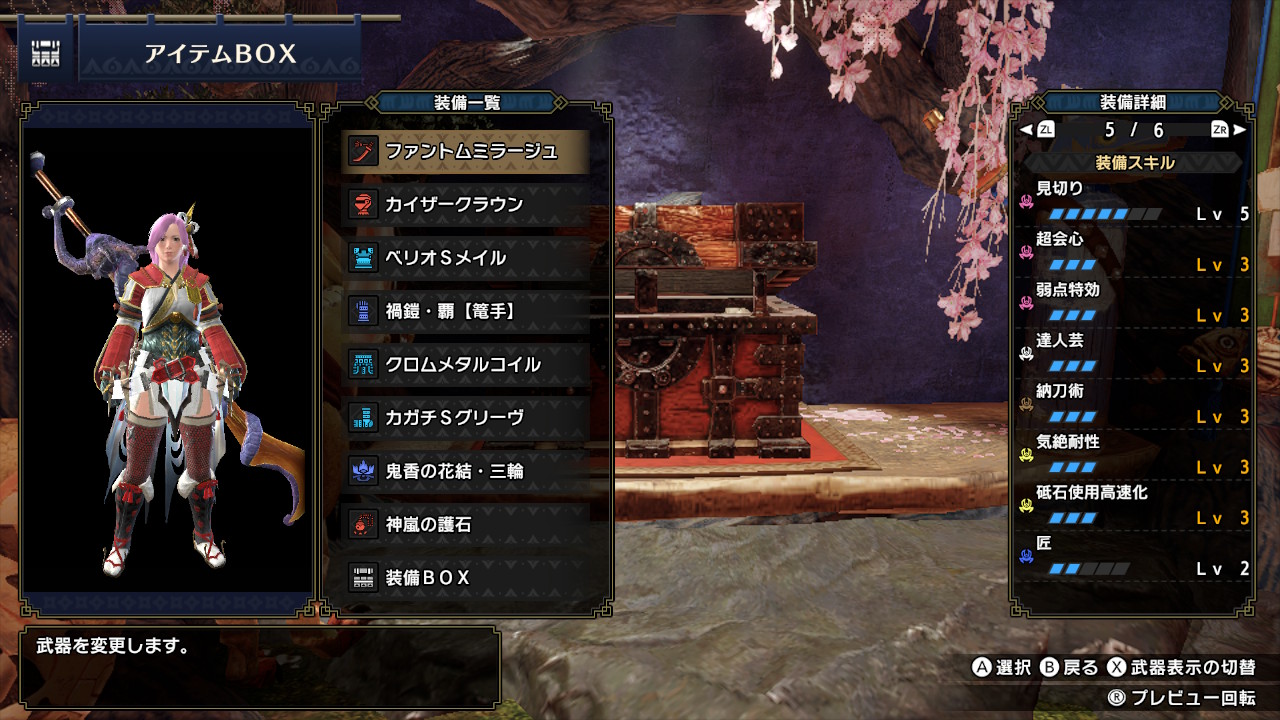Click the 鬼香の花結・三輪 petalace icon
1280x720 pixels.
pos(362,471)
